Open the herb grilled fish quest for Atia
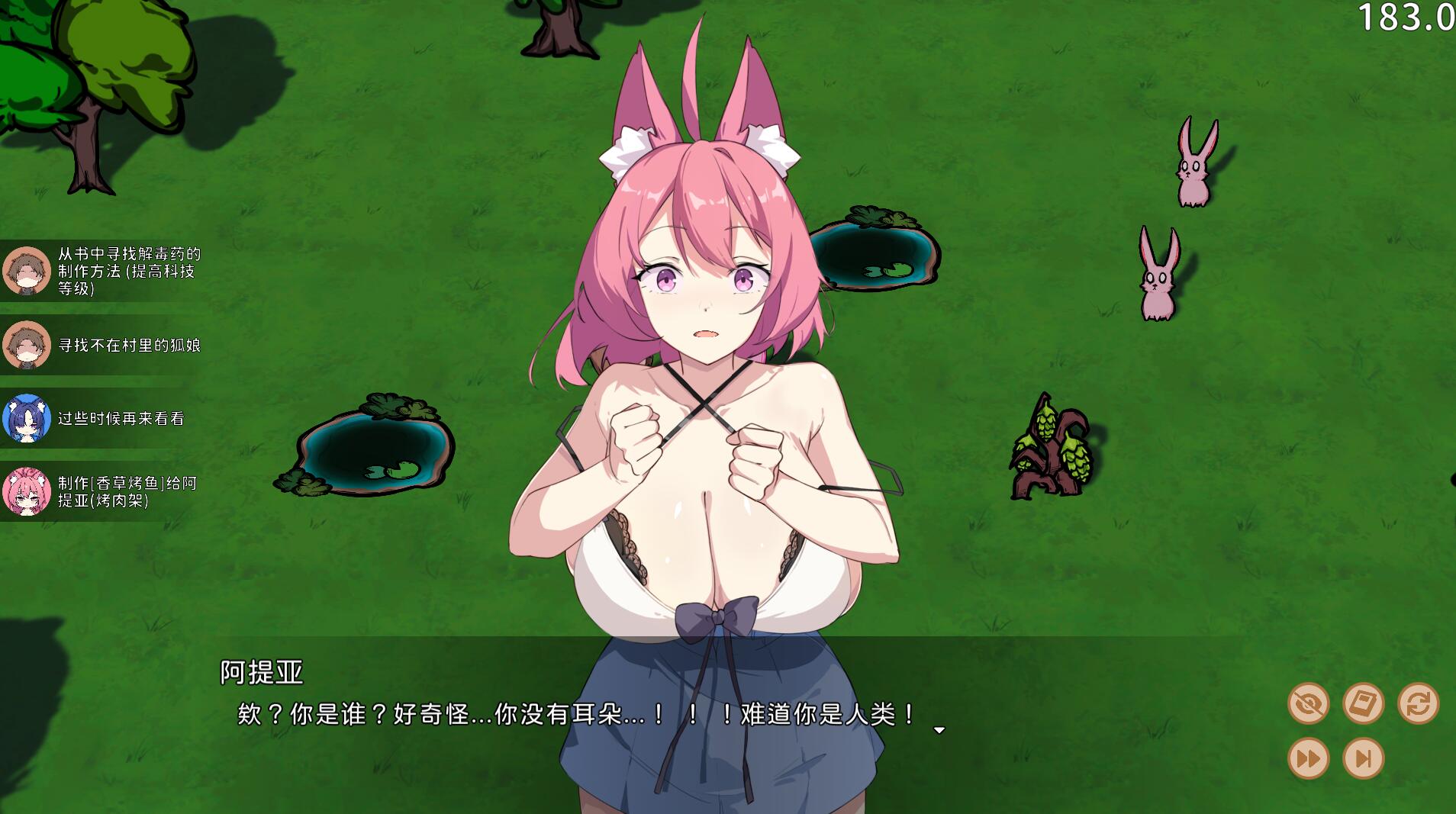Image resolution: width=1456 pixels, height=814 pixels. (x=103, y=491)
